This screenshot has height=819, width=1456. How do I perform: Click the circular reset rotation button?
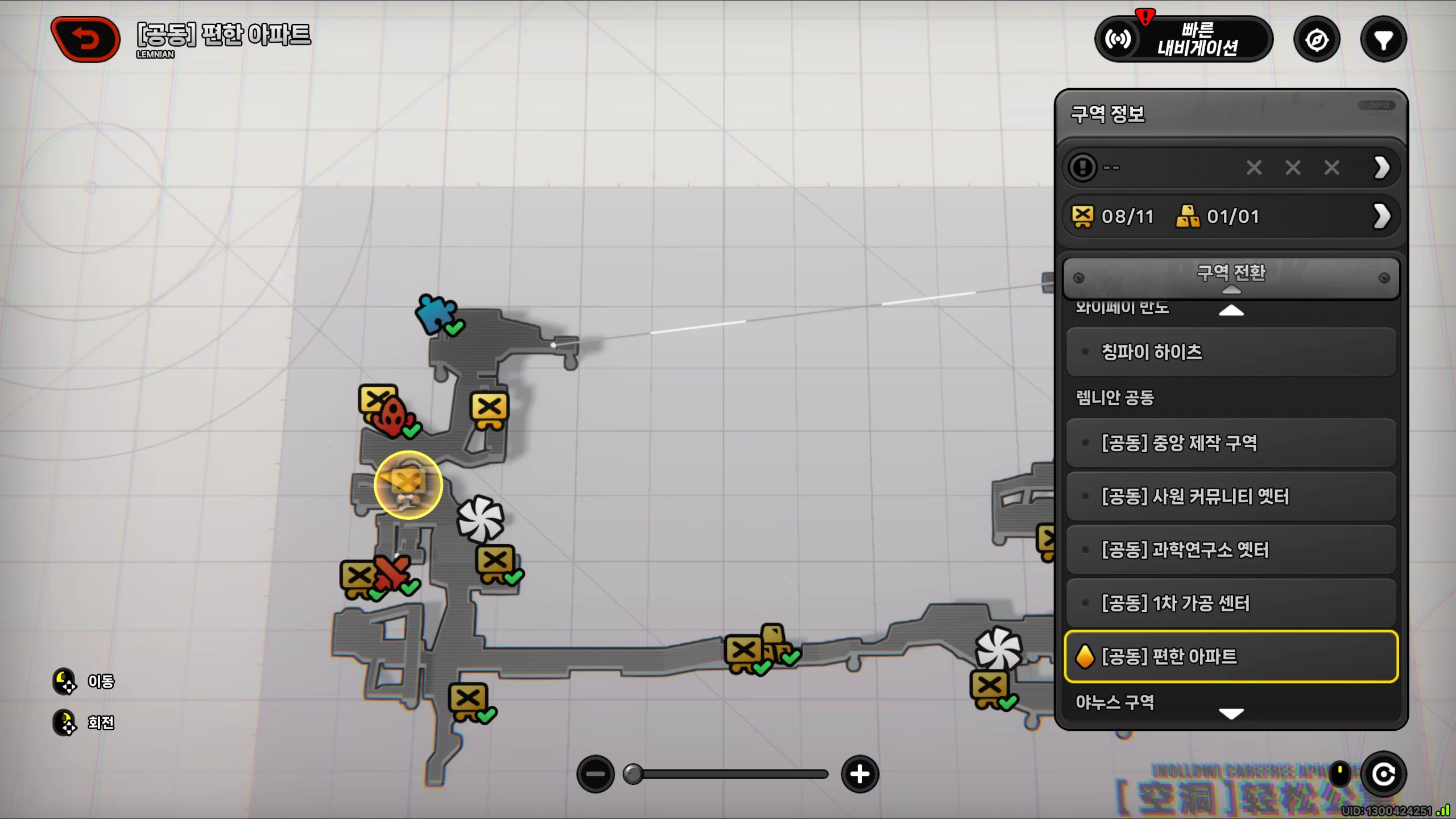pos(1383,774)
